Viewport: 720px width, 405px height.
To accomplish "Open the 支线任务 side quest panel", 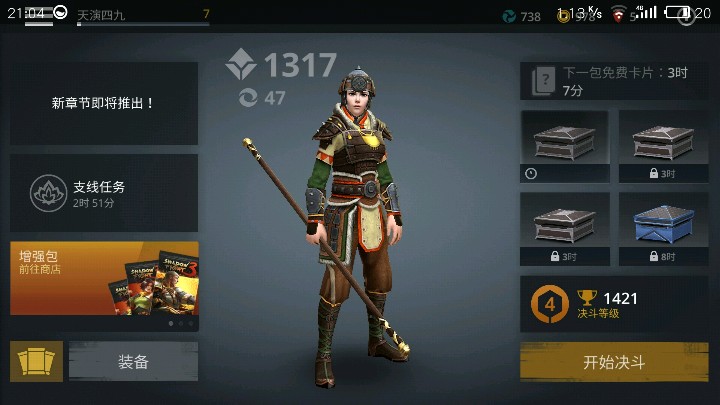I will click(104, 193).
